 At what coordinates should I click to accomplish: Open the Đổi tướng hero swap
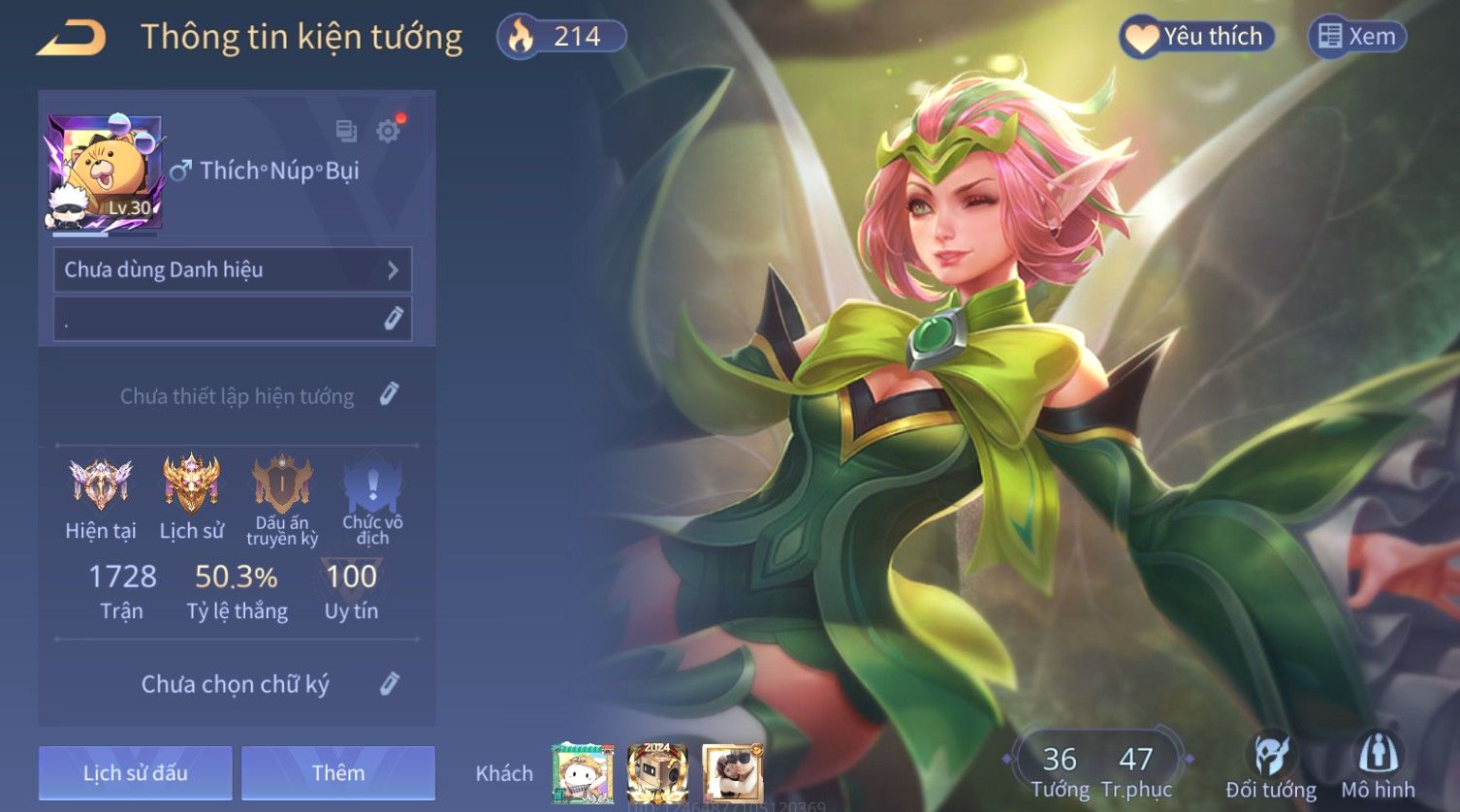1270,767
